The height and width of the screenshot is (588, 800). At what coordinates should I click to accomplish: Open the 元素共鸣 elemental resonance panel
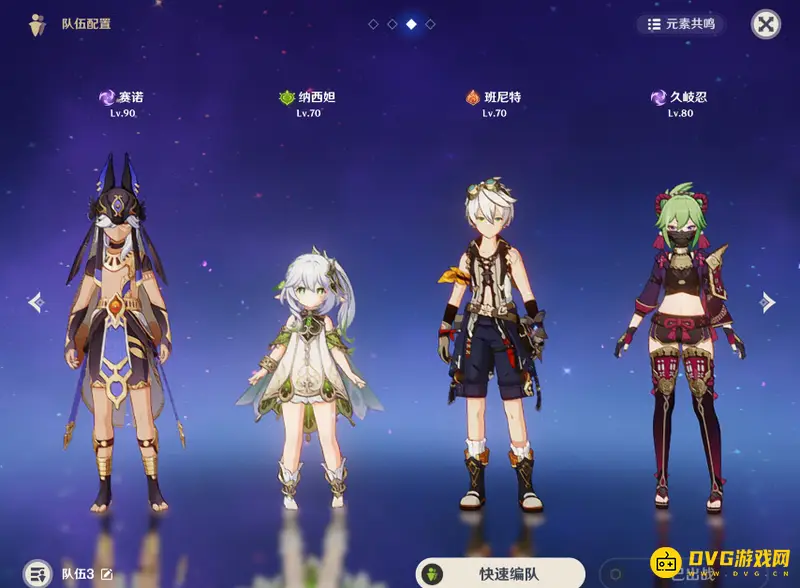click(681, 24)
